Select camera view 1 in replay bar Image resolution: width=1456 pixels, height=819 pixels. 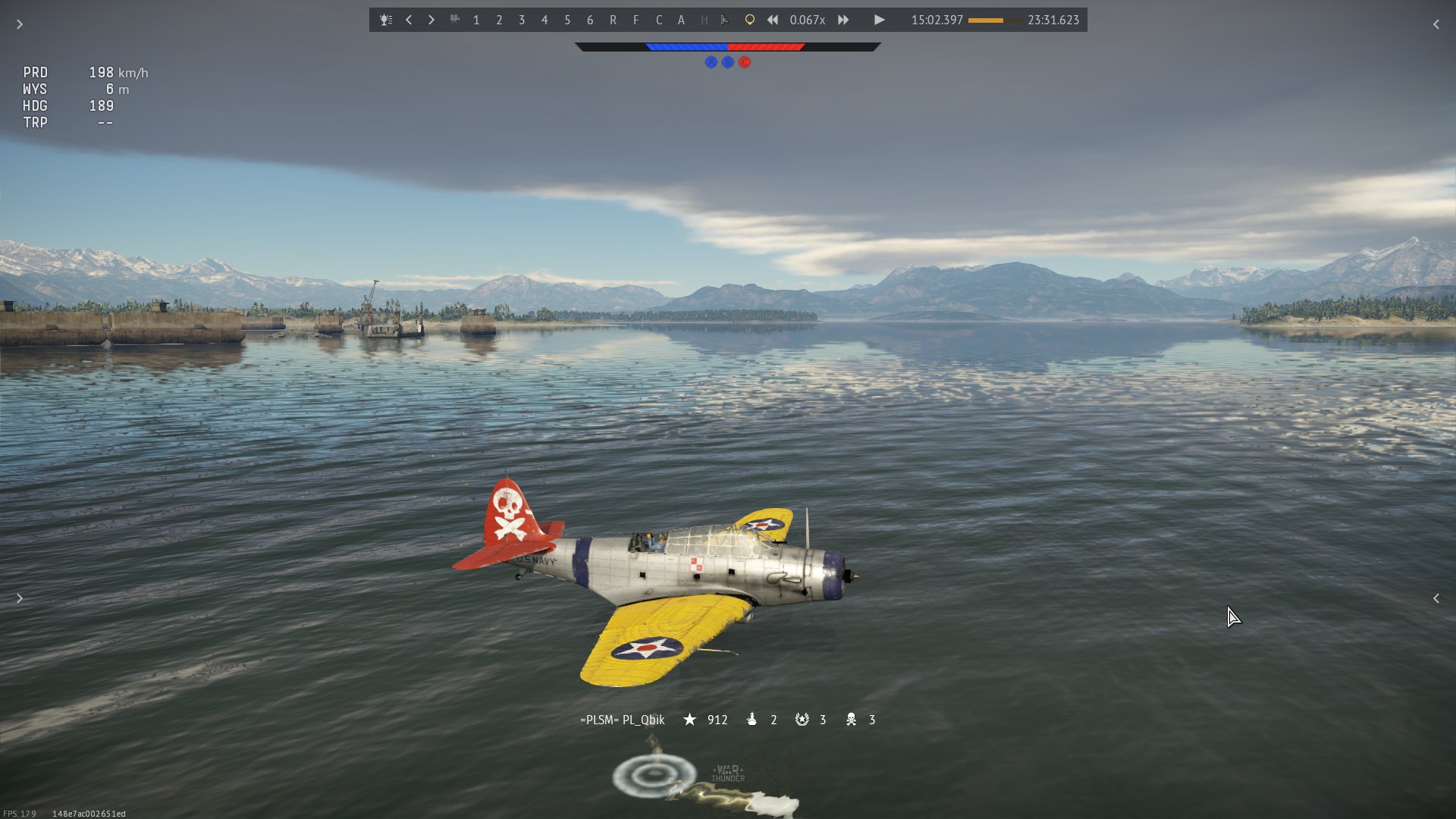pos(476,20)
